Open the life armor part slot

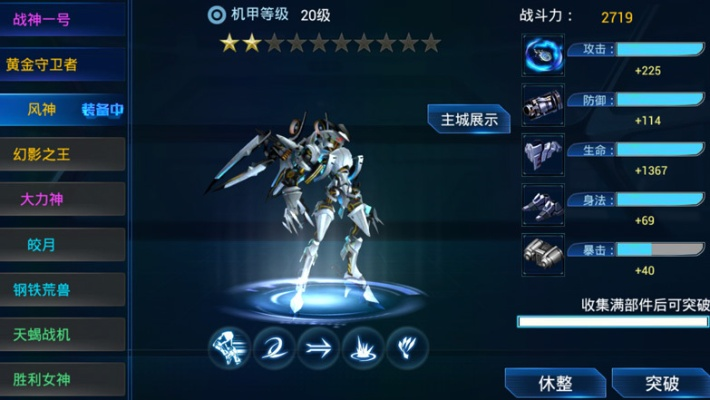pyautogui.click(x=543, y=154)
